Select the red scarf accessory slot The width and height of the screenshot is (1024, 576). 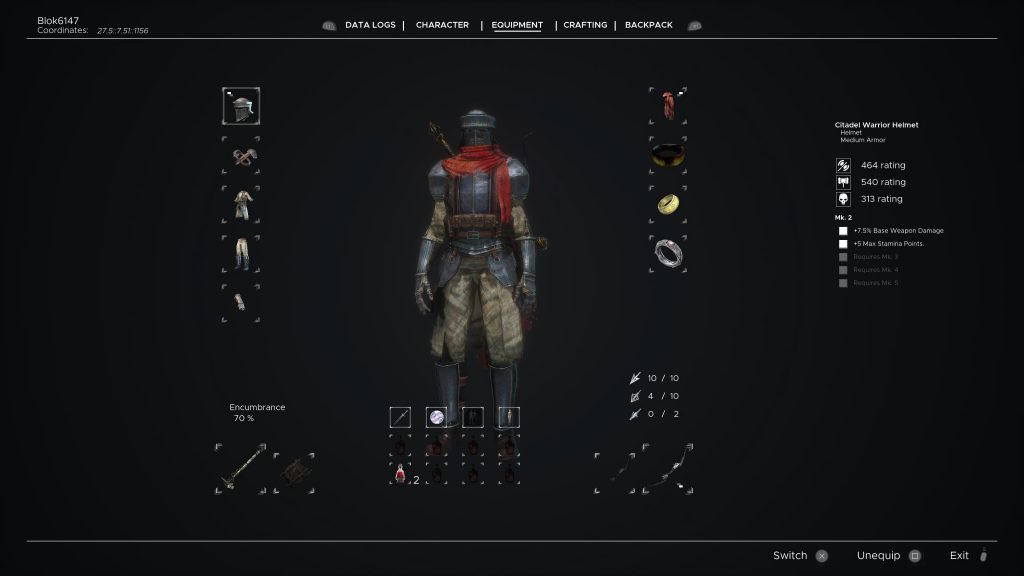pyautogui.click(x=667, y=105)
